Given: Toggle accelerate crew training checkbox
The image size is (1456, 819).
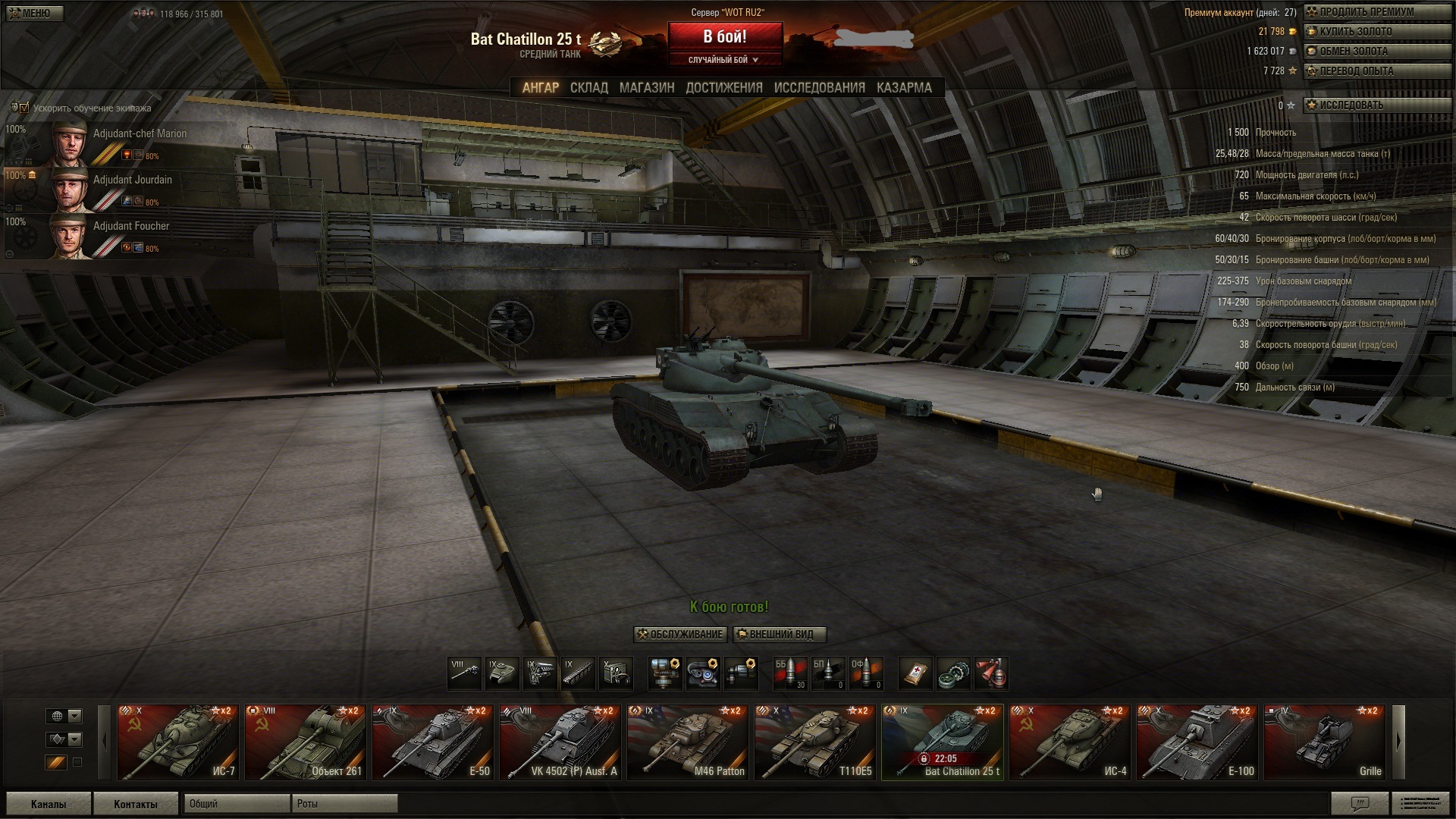Looking at the screenshot, I should (24, 108).
